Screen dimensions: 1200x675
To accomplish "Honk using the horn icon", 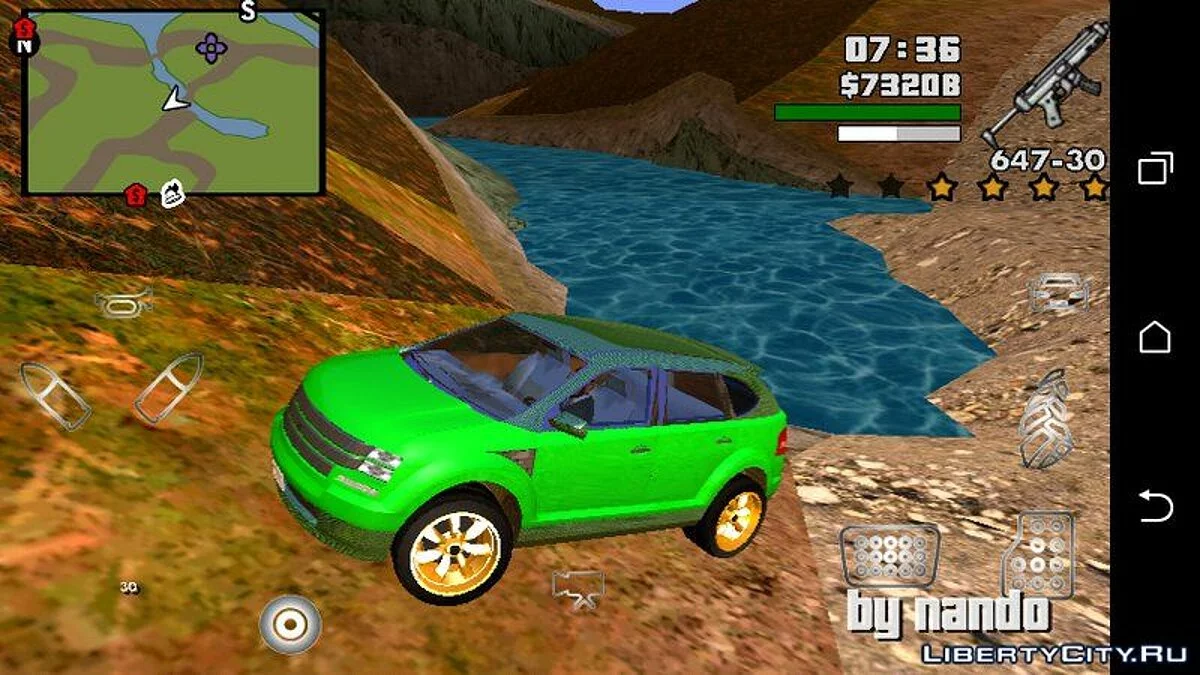I will coord(123,301).
